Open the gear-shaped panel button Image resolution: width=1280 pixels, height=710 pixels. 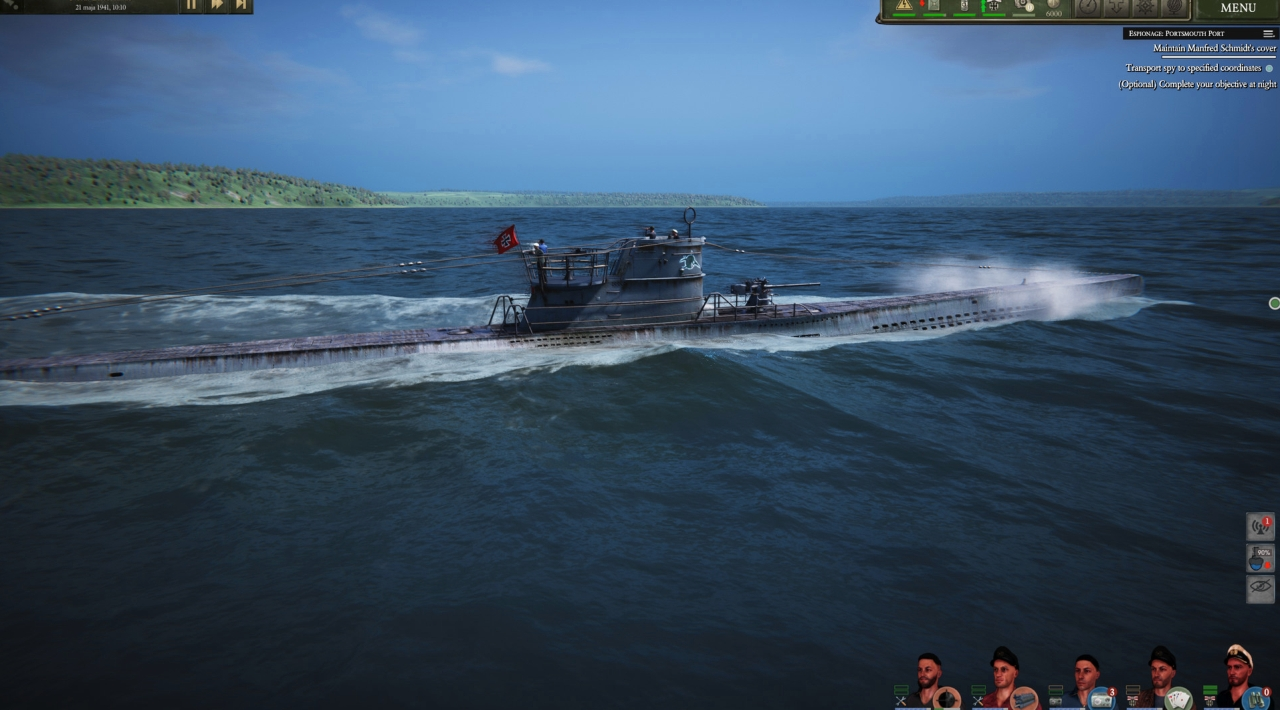[x=1145, y=7]
